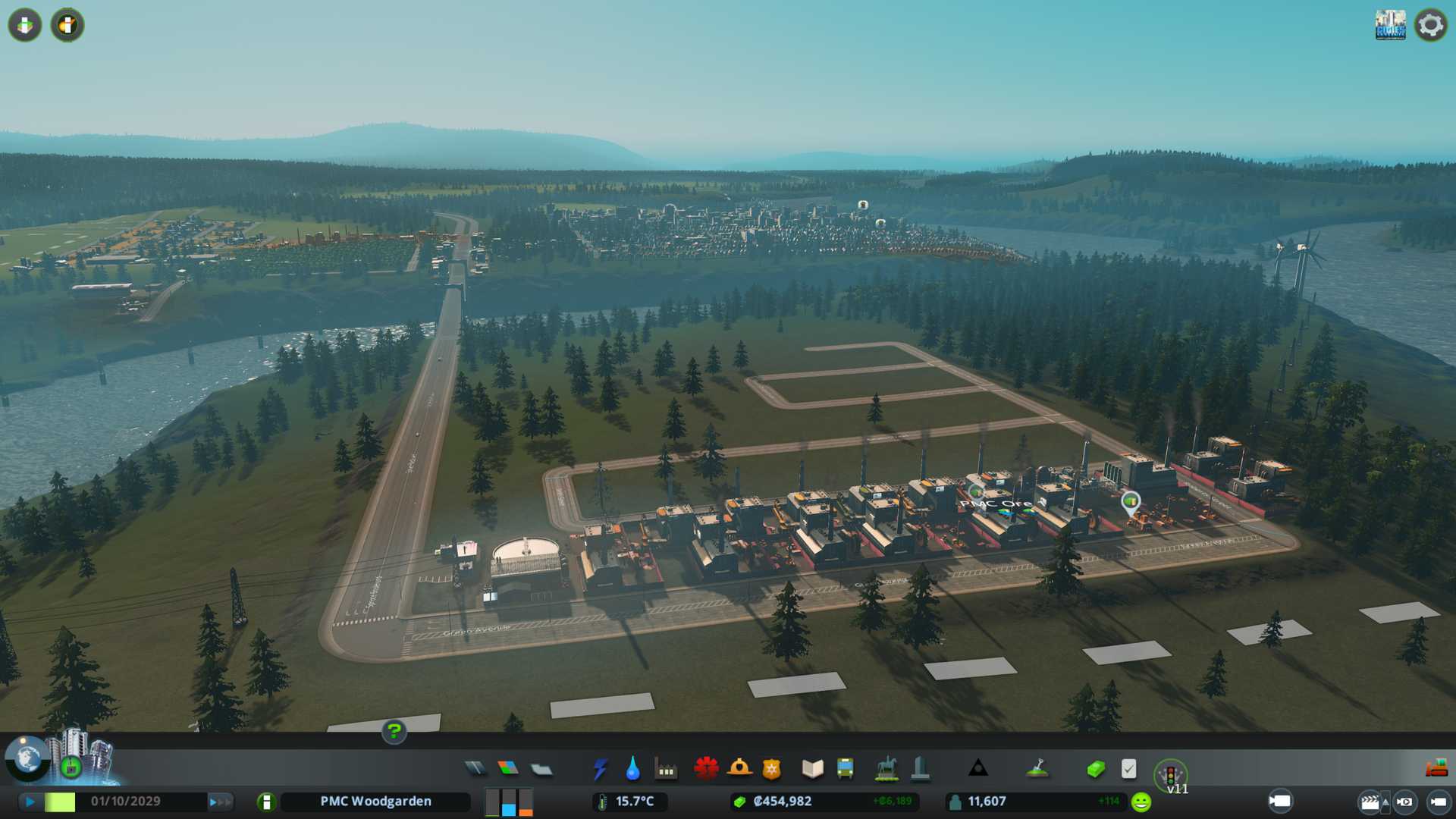
Task: Open the Police badge menu
Action: [x=772, y=769]
